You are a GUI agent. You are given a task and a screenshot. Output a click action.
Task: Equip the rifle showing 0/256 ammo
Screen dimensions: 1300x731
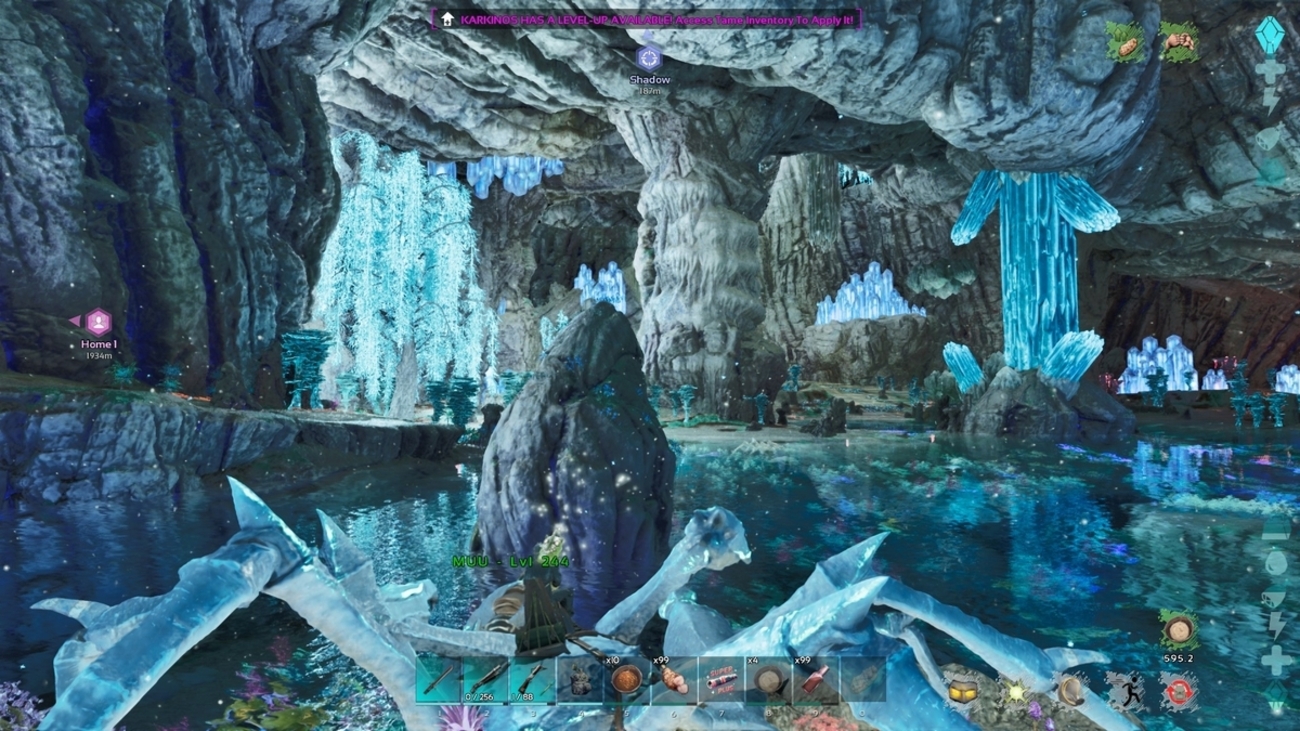(485, 681)
